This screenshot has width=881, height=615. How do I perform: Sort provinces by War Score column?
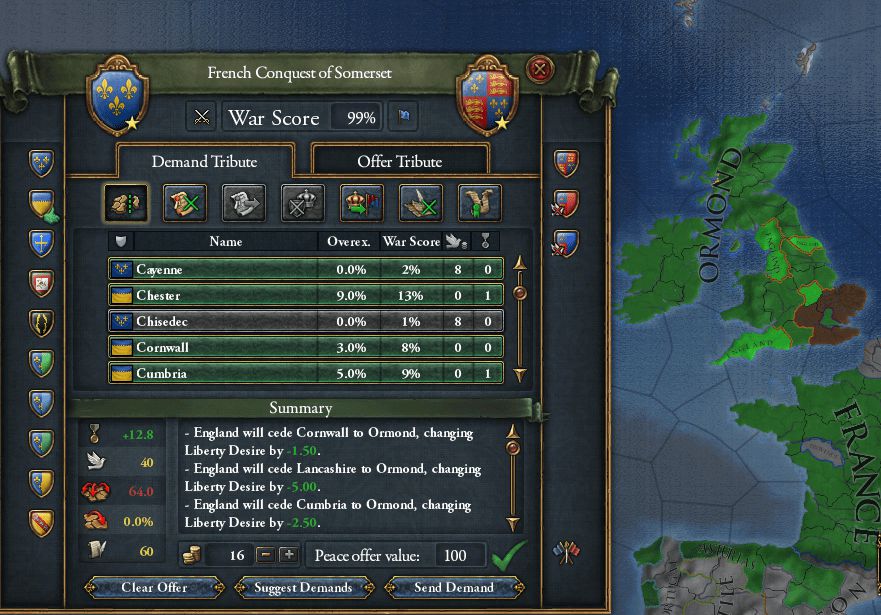405,241
